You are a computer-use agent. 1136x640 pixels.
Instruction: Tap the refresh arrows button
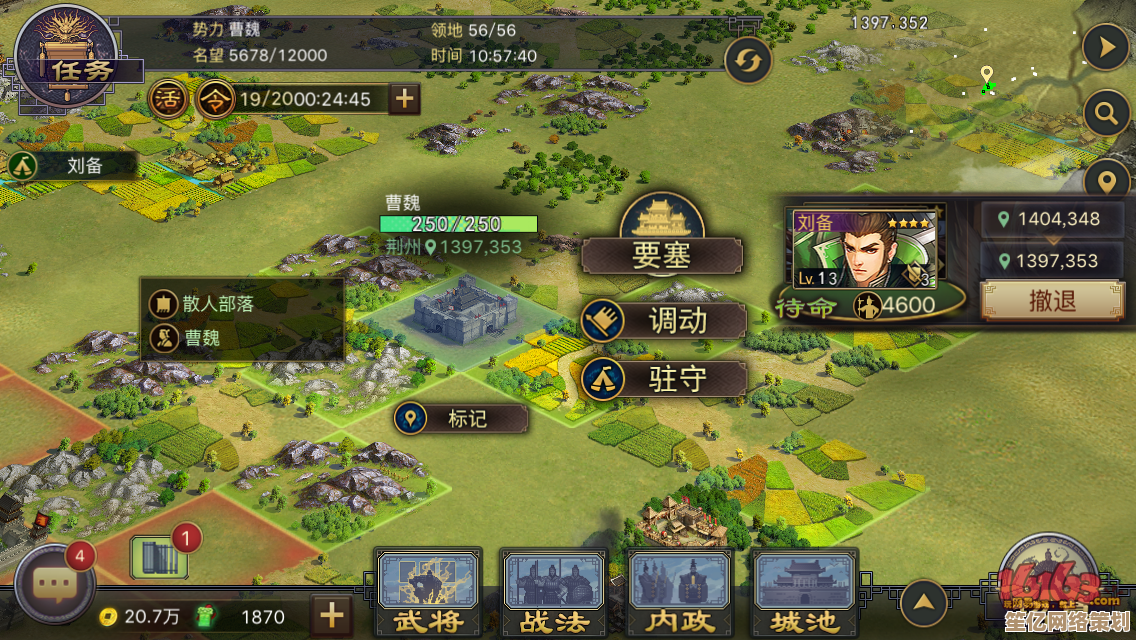point(747,62)
